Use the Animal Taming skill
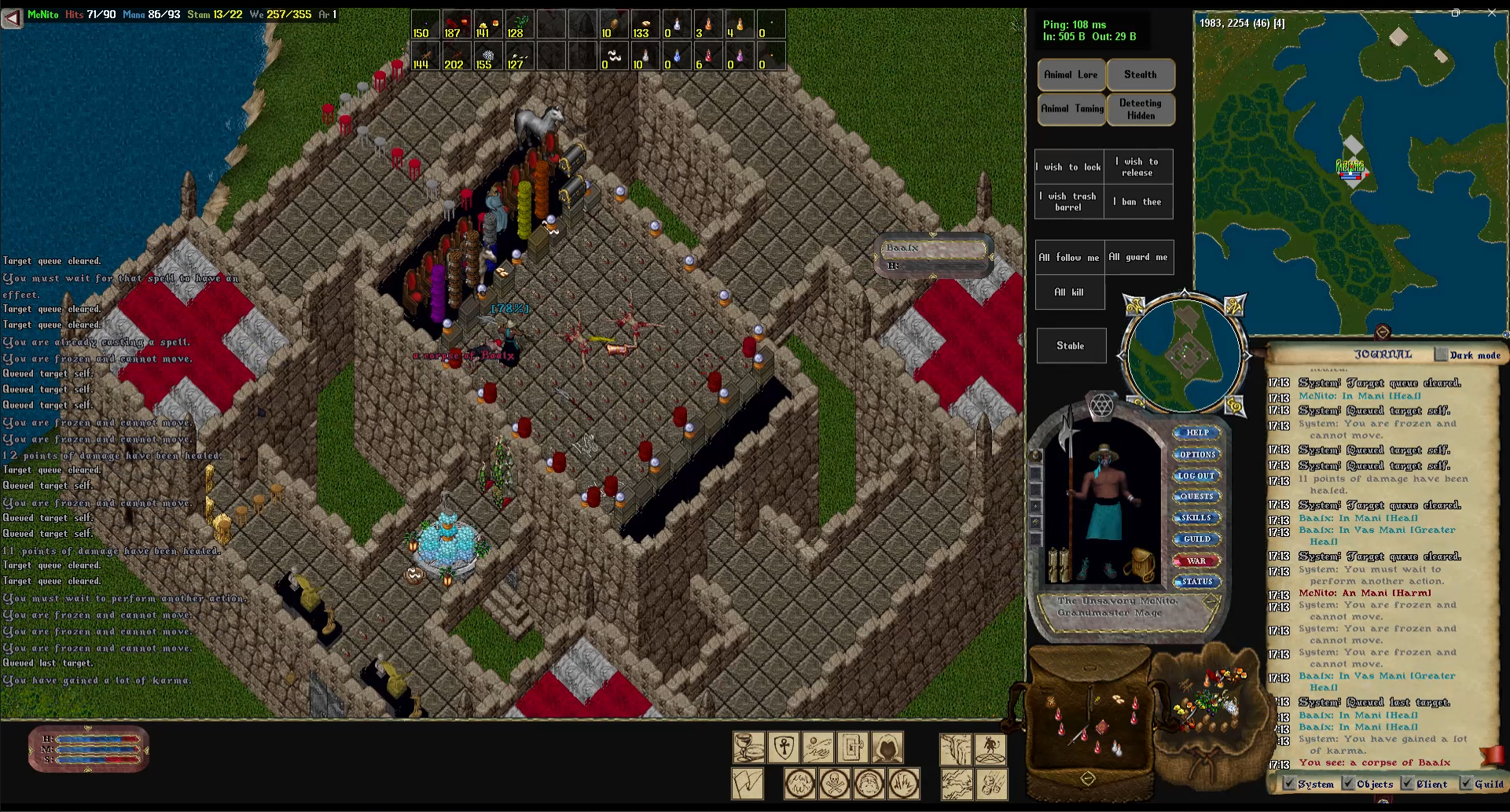1510x812 pixels. (1071, 108)
